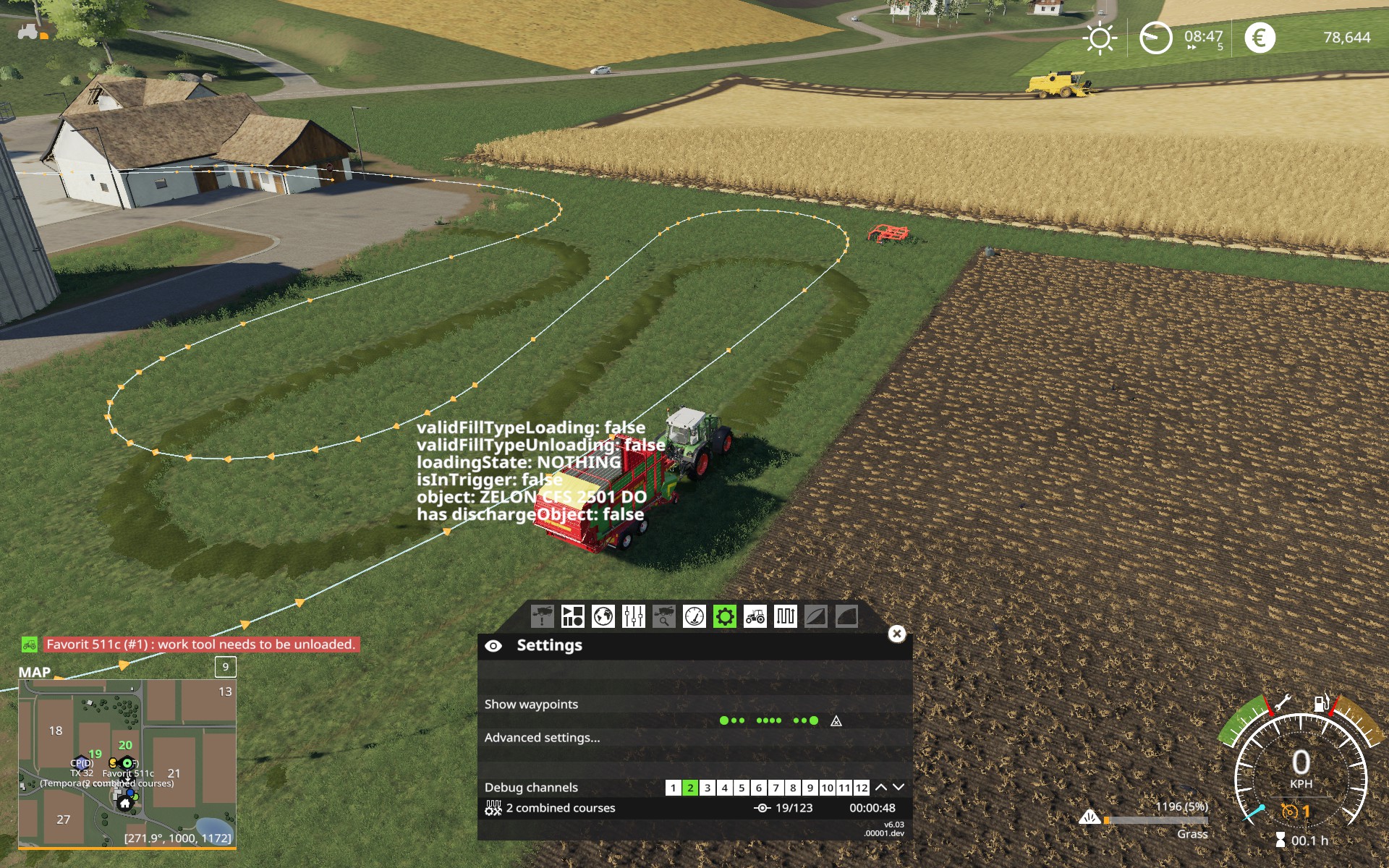Switch to the combine search settings tab
Screen dimensions: 1389x868
pos(663,617)
